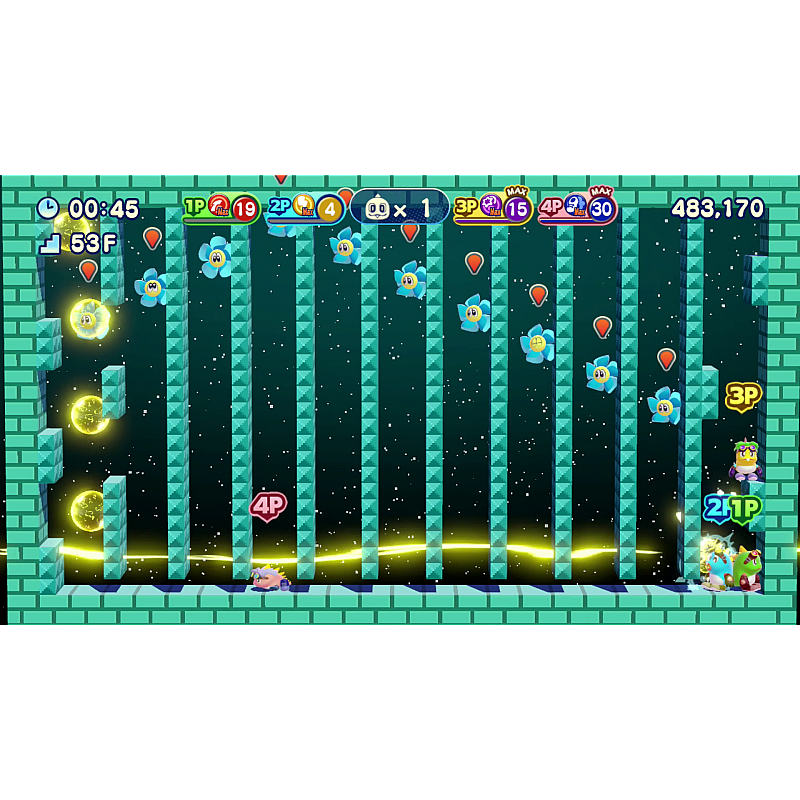Click the robot face lives icon
Image resolution: width=800 pixels, height=800 pixels.
pos(377,209)
